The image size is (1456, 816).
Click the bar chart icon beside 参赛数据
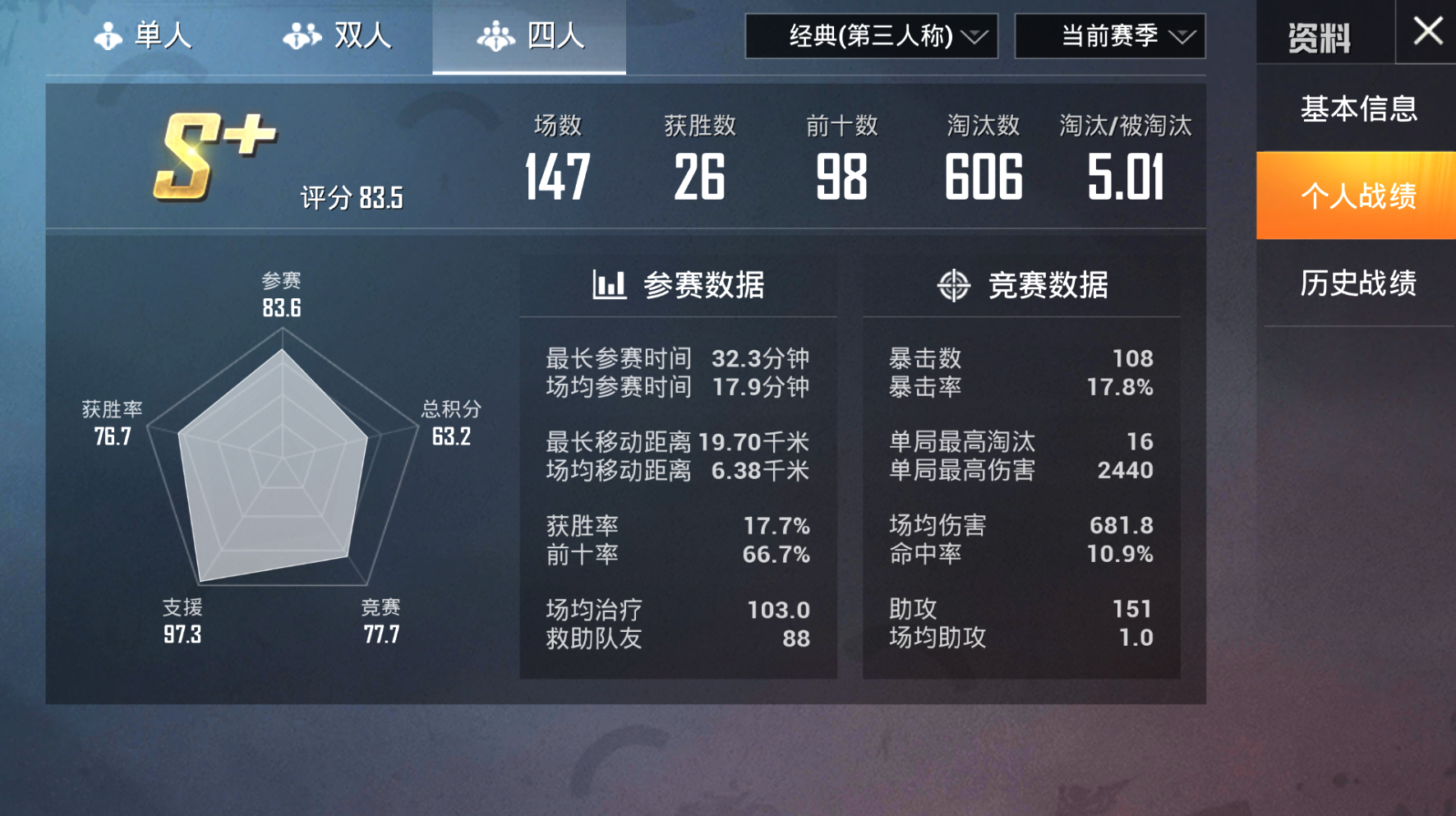(x=609, y=285)
